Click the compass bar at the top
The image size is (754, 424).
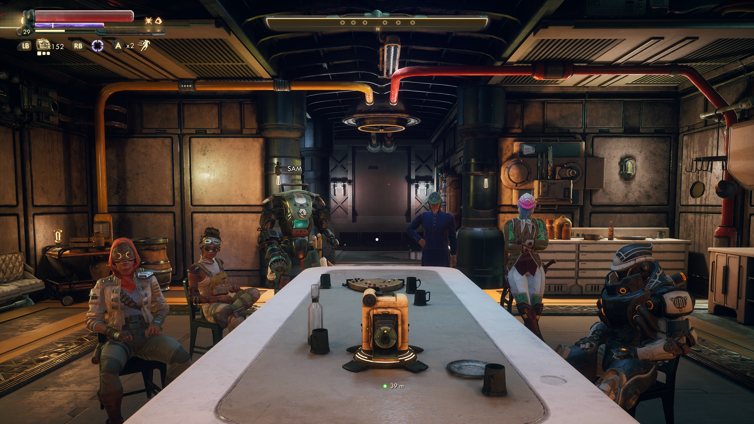[376, 22]
